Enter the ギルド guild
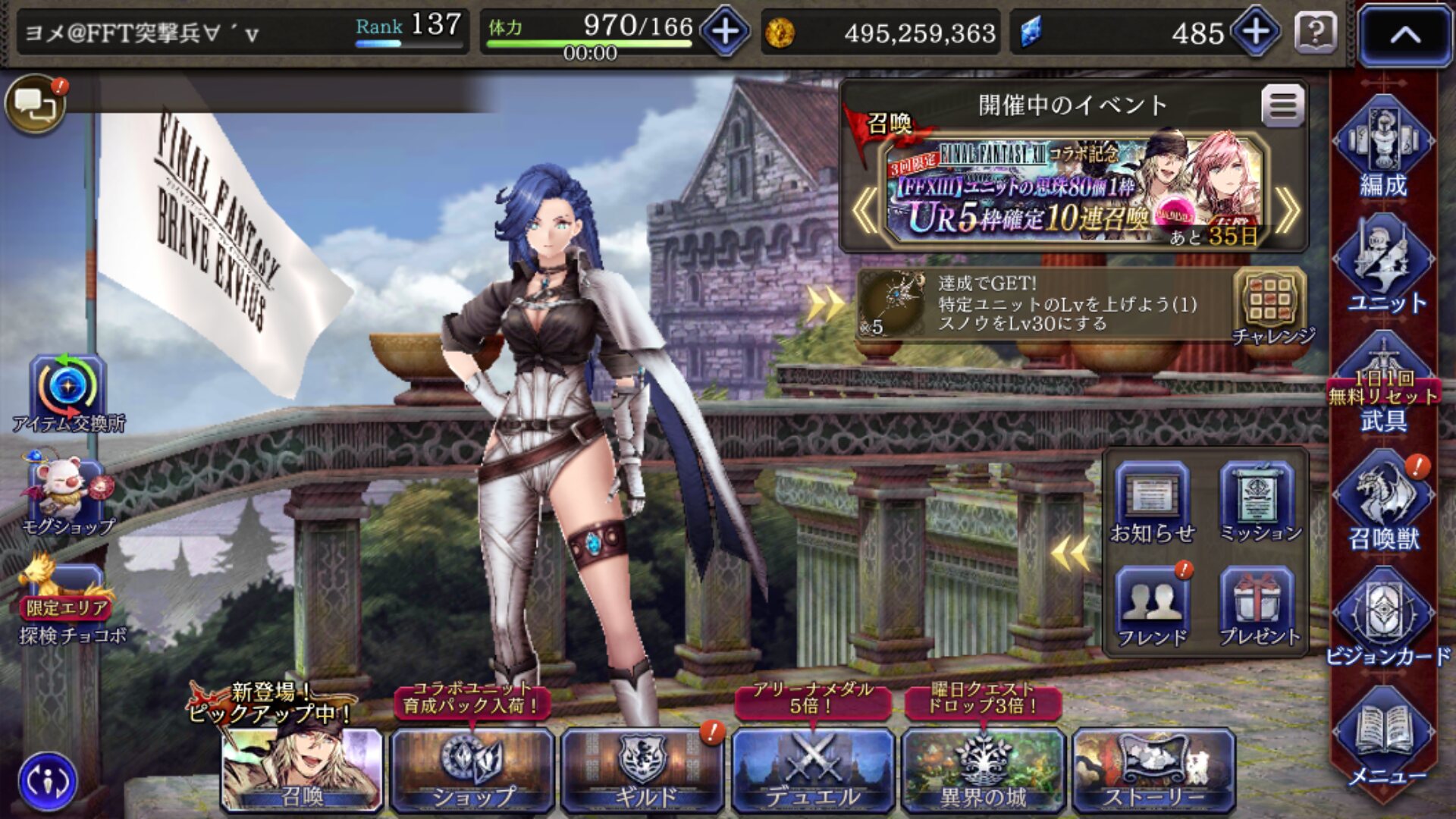This screenshot has width=1456, height=819. (x=643, y=769)
